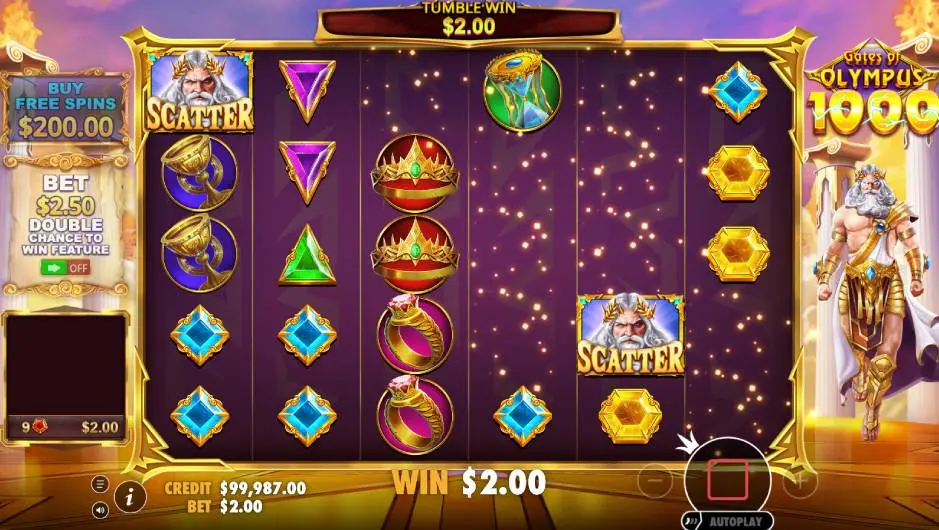
Task: Click the red square stop button
Action: tap(727, 480)
